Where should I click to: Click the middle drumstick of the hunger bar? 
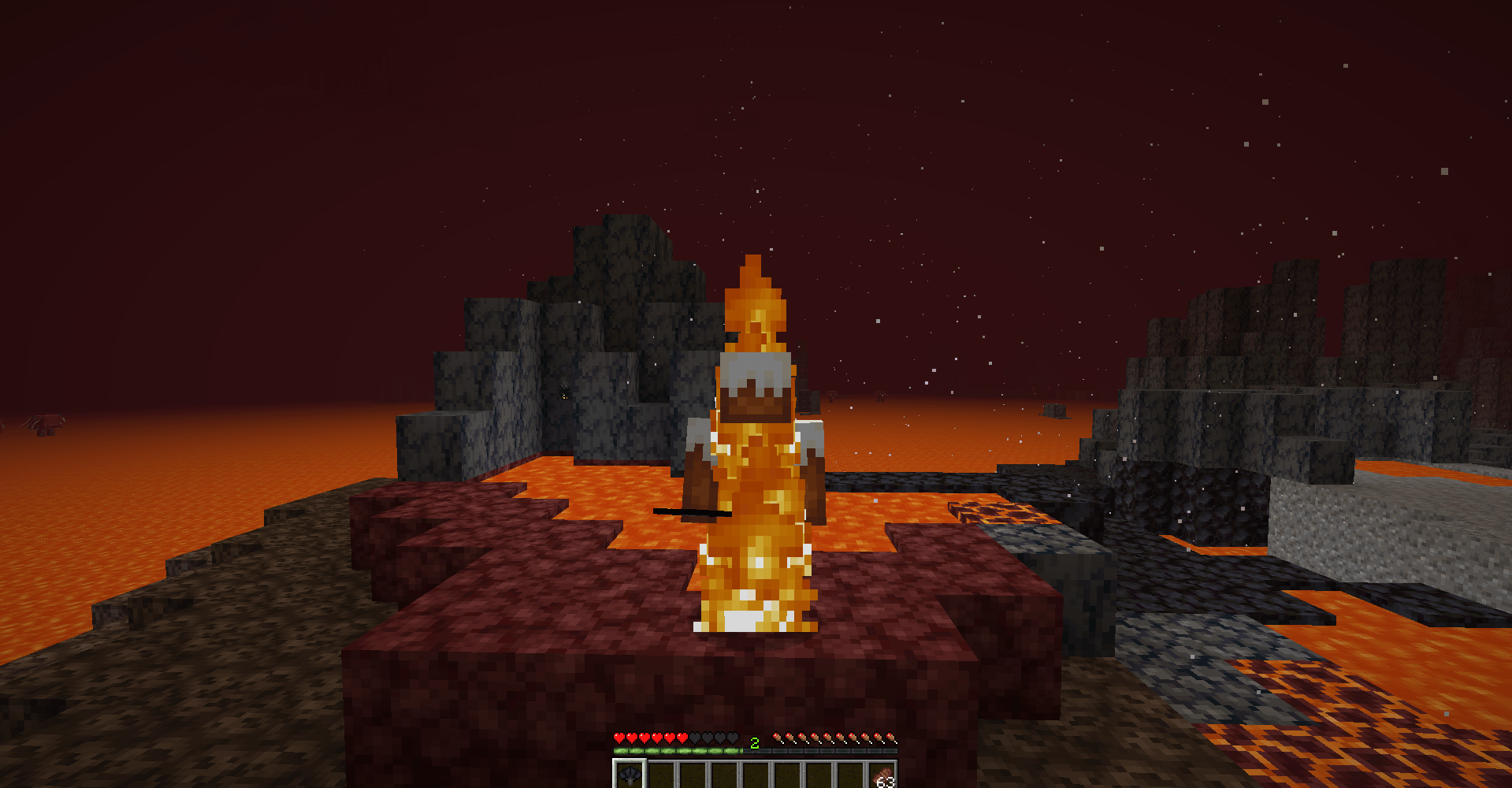835,738
